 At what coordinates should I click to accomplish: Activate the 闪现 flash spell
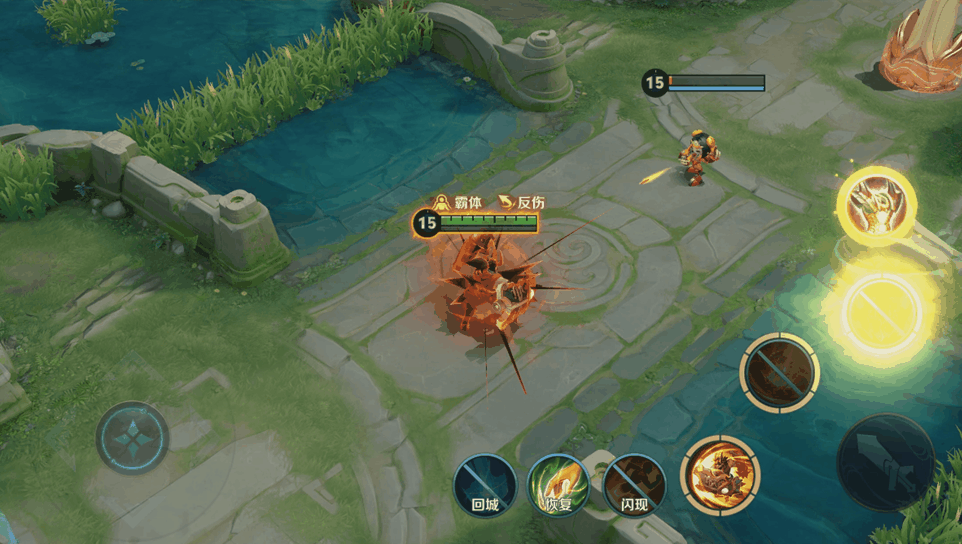point(634,485)
